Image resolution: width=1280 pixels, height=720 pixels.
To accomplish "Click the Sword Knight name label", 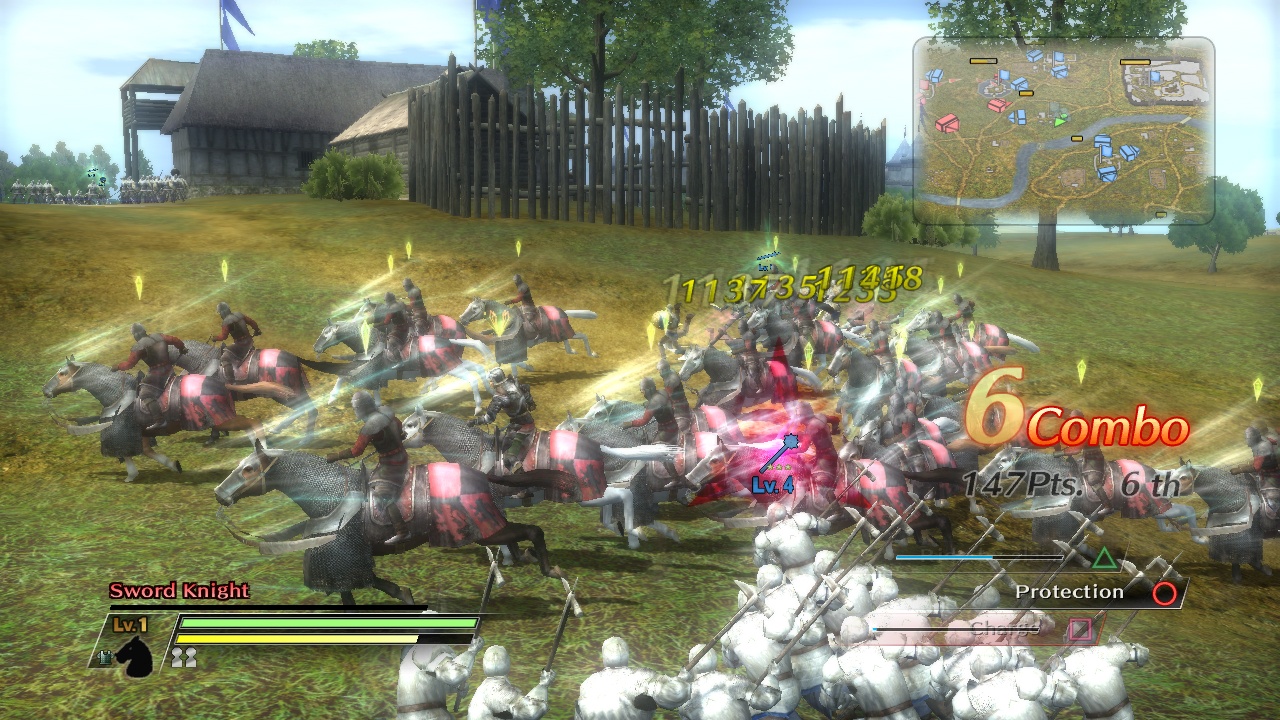I will coord(180,591).
